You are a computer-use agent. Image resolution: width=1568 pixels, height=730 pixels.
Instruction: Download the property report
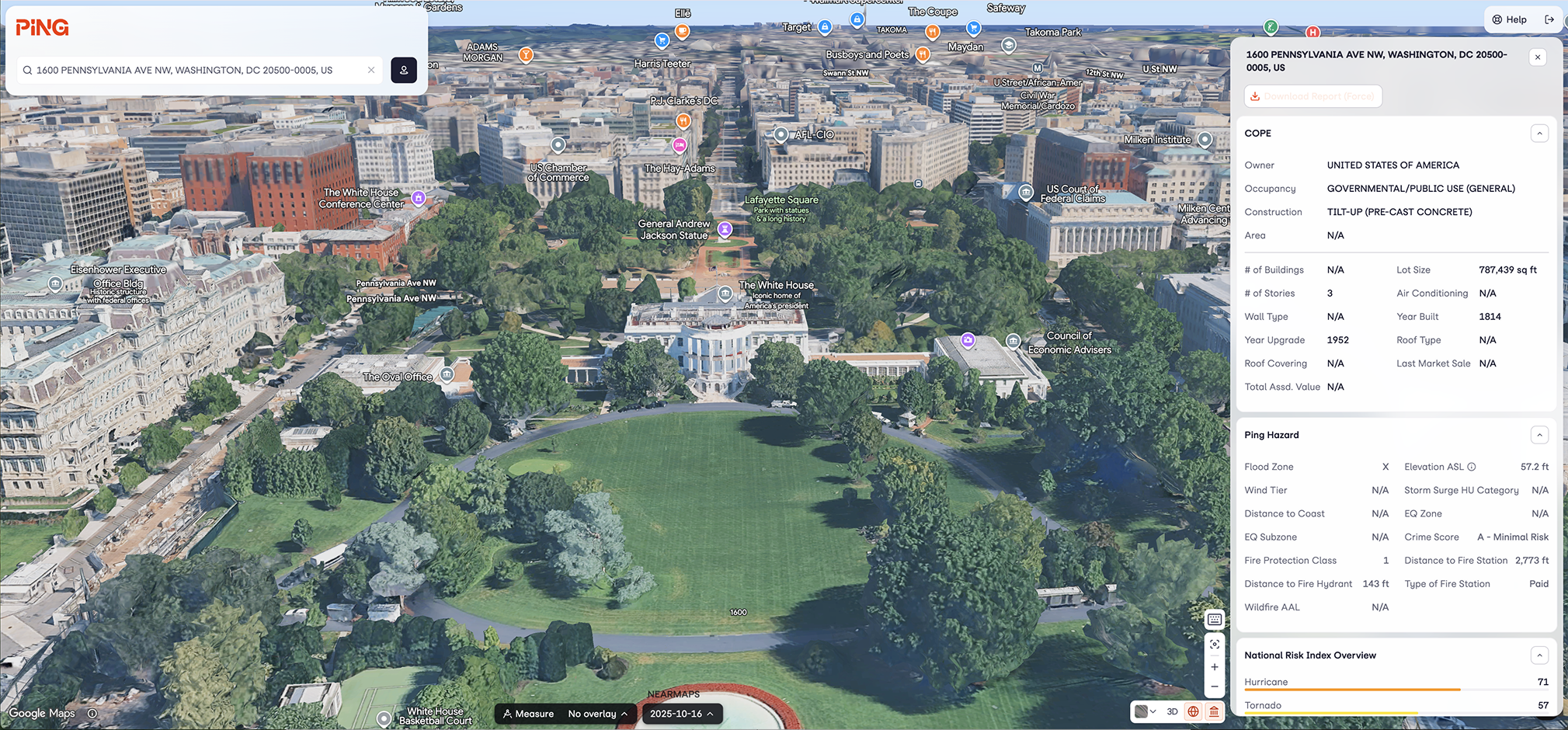click(x=1312, y=96)
